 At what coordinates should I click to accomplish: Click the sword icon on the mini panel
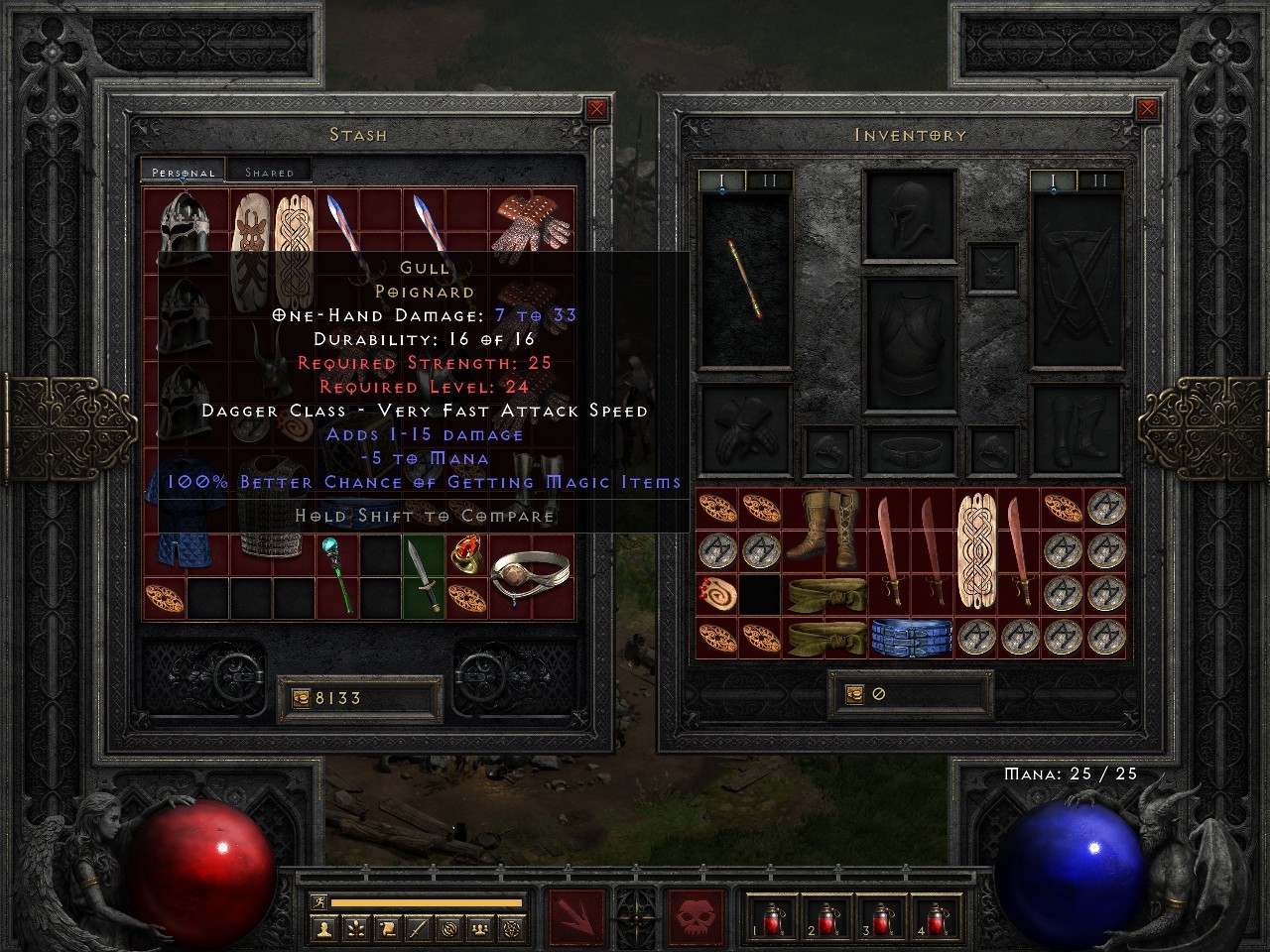(x=418, y=929)
